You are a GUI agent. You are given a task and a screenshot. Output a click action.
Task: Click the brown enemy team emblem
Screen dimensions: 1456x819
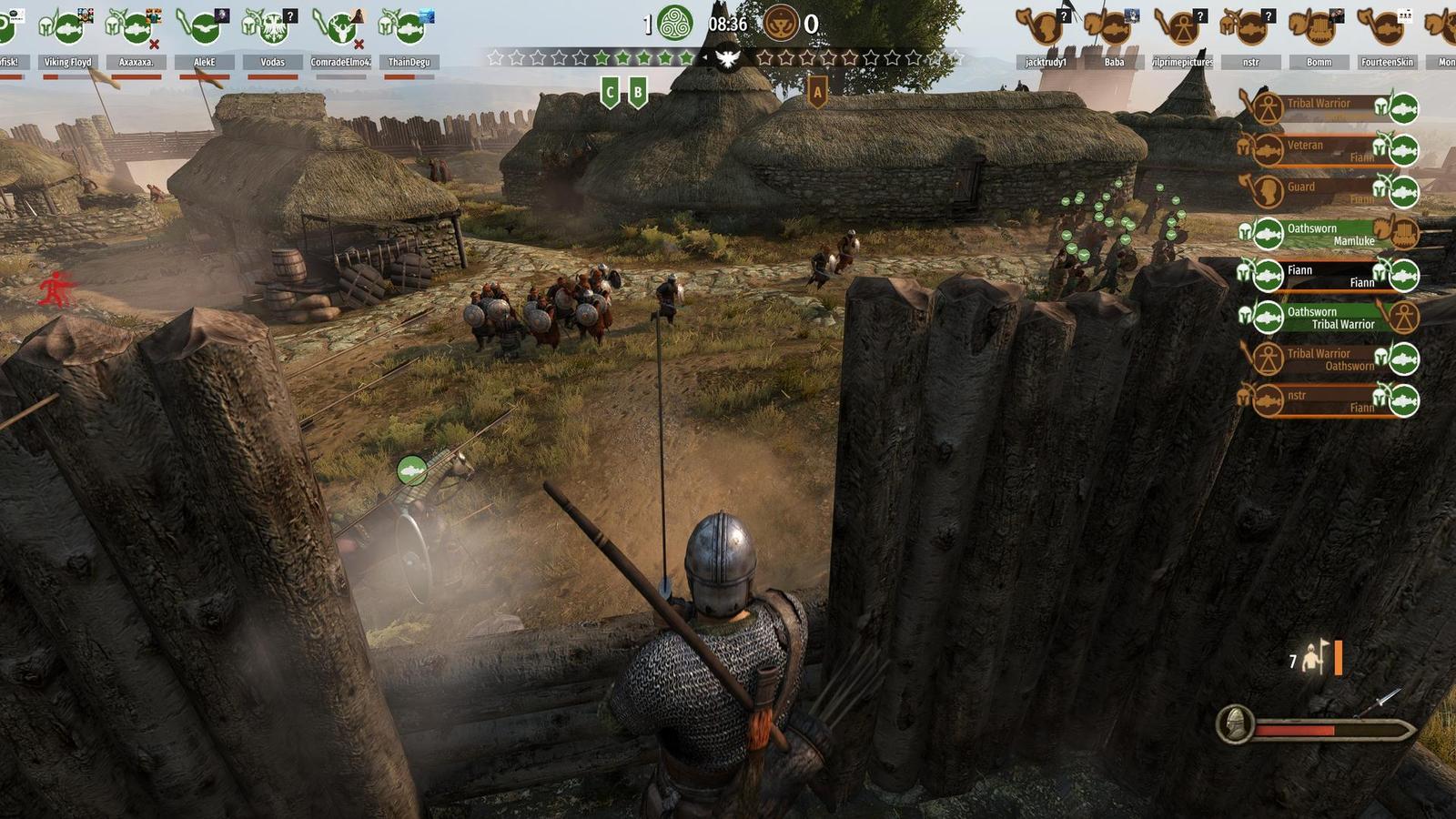(x=781, y=24)
